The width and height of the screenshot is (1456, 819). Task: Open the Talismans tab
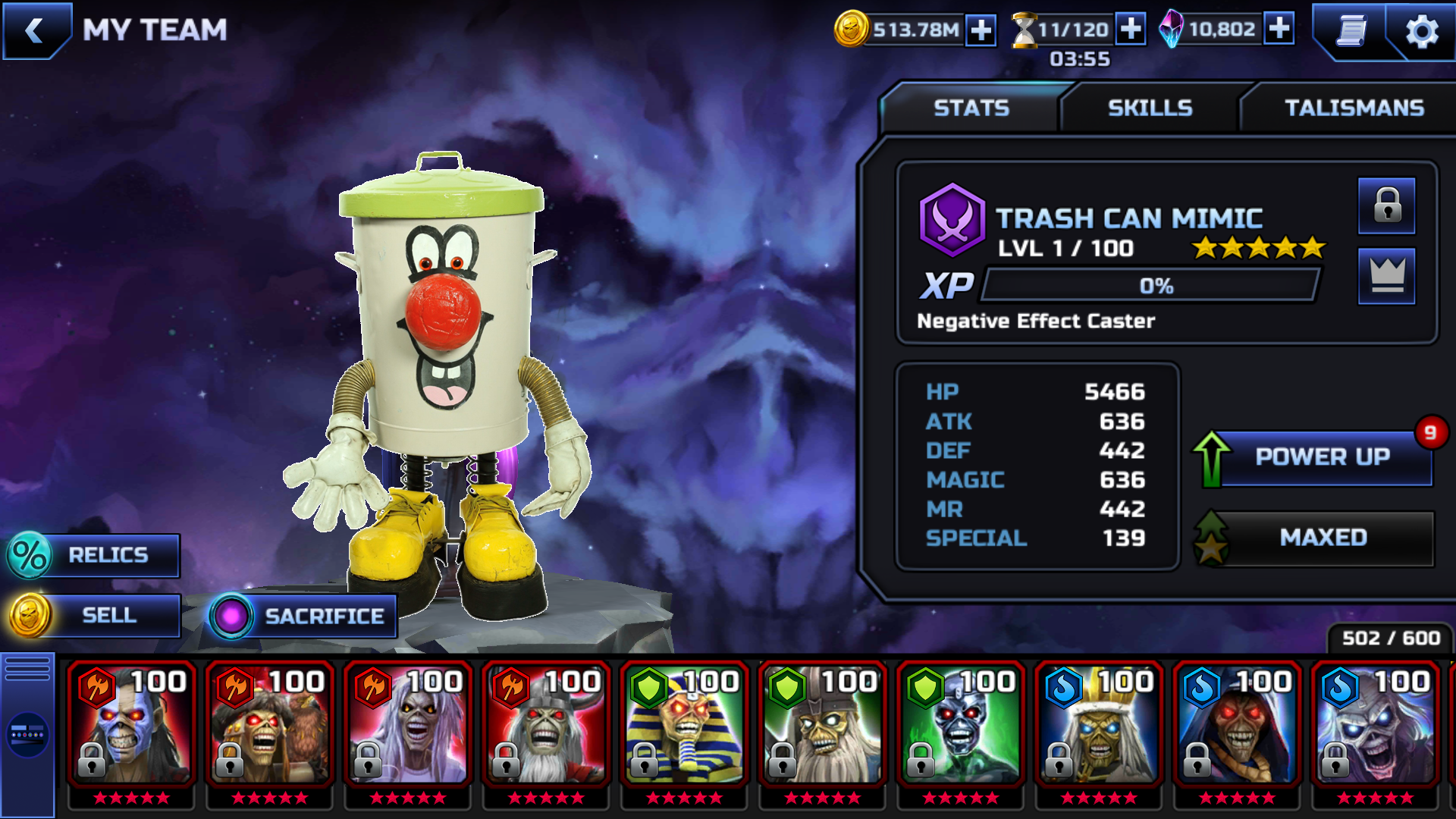[x=1354, y=108]
